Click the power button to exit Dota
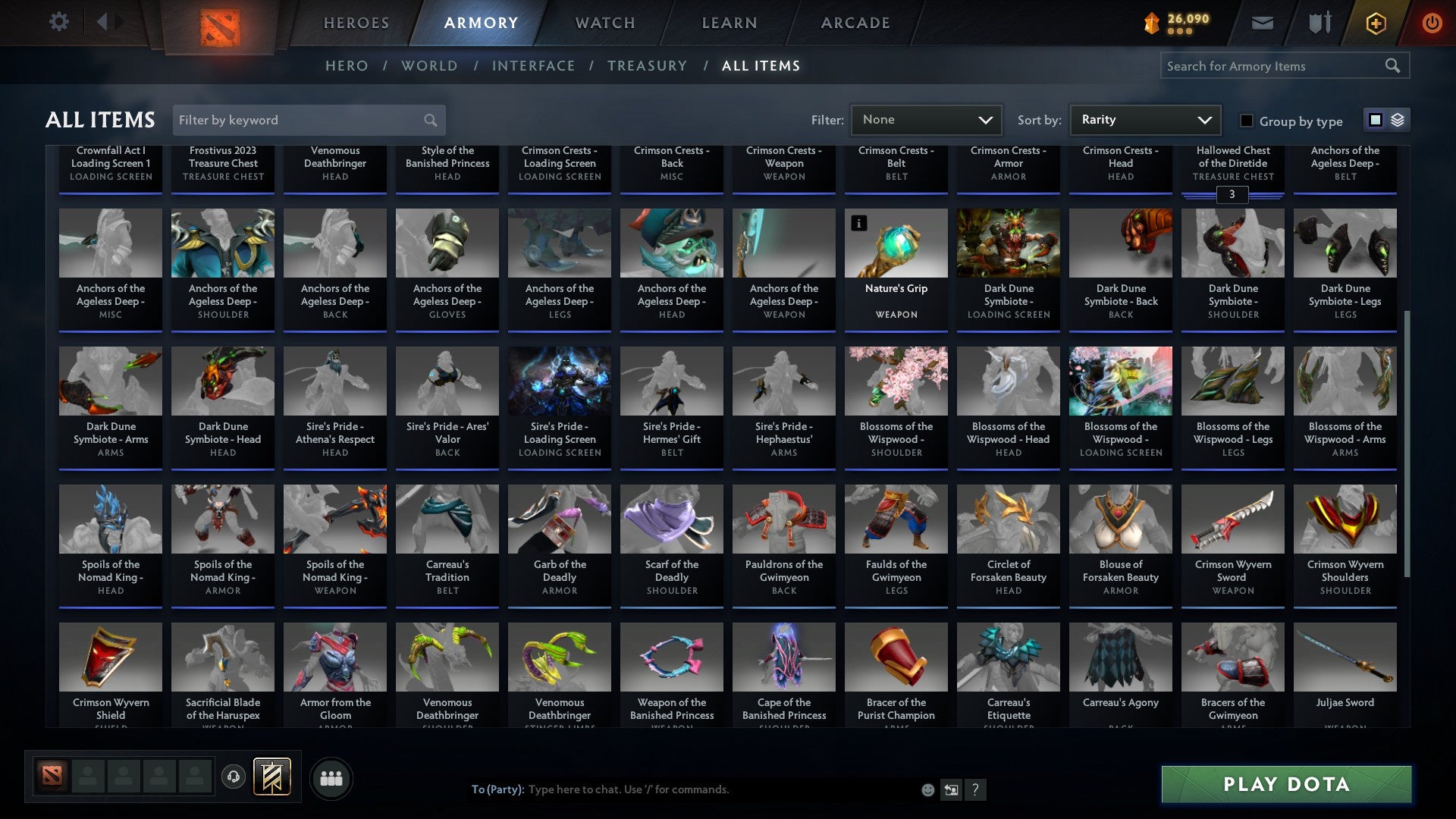The image size is (1456, 819). pyautogui.click(x=1433, y=23)
